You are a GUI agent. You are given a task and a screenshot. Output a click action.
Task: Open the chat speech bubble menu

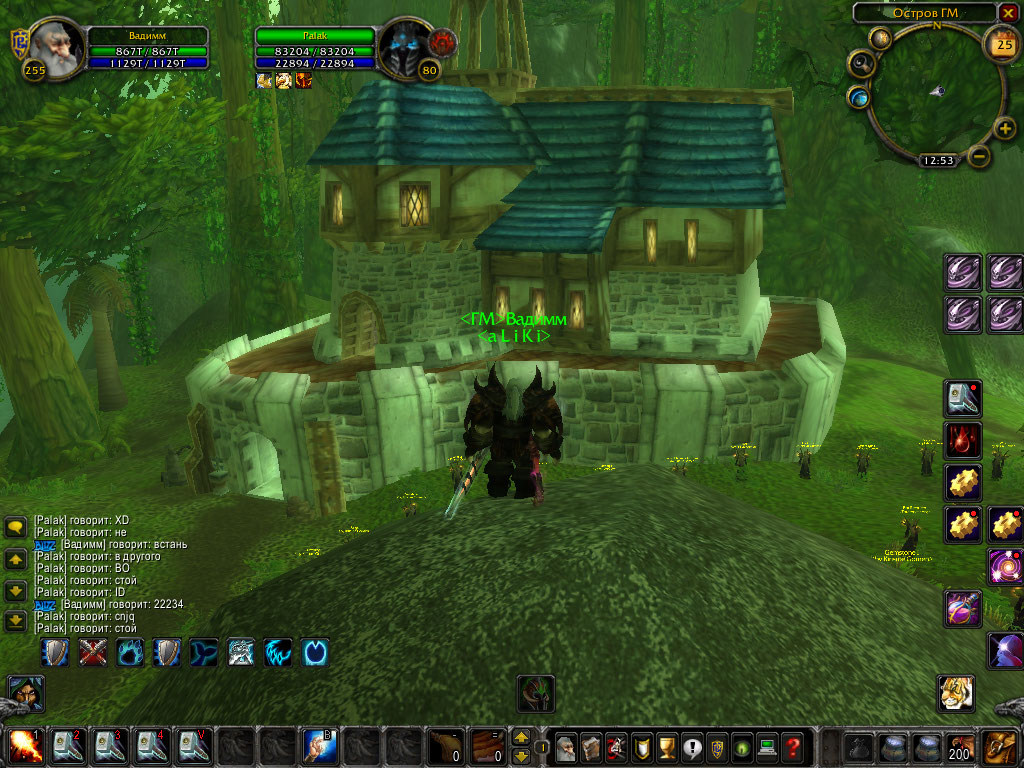[15, 527]
